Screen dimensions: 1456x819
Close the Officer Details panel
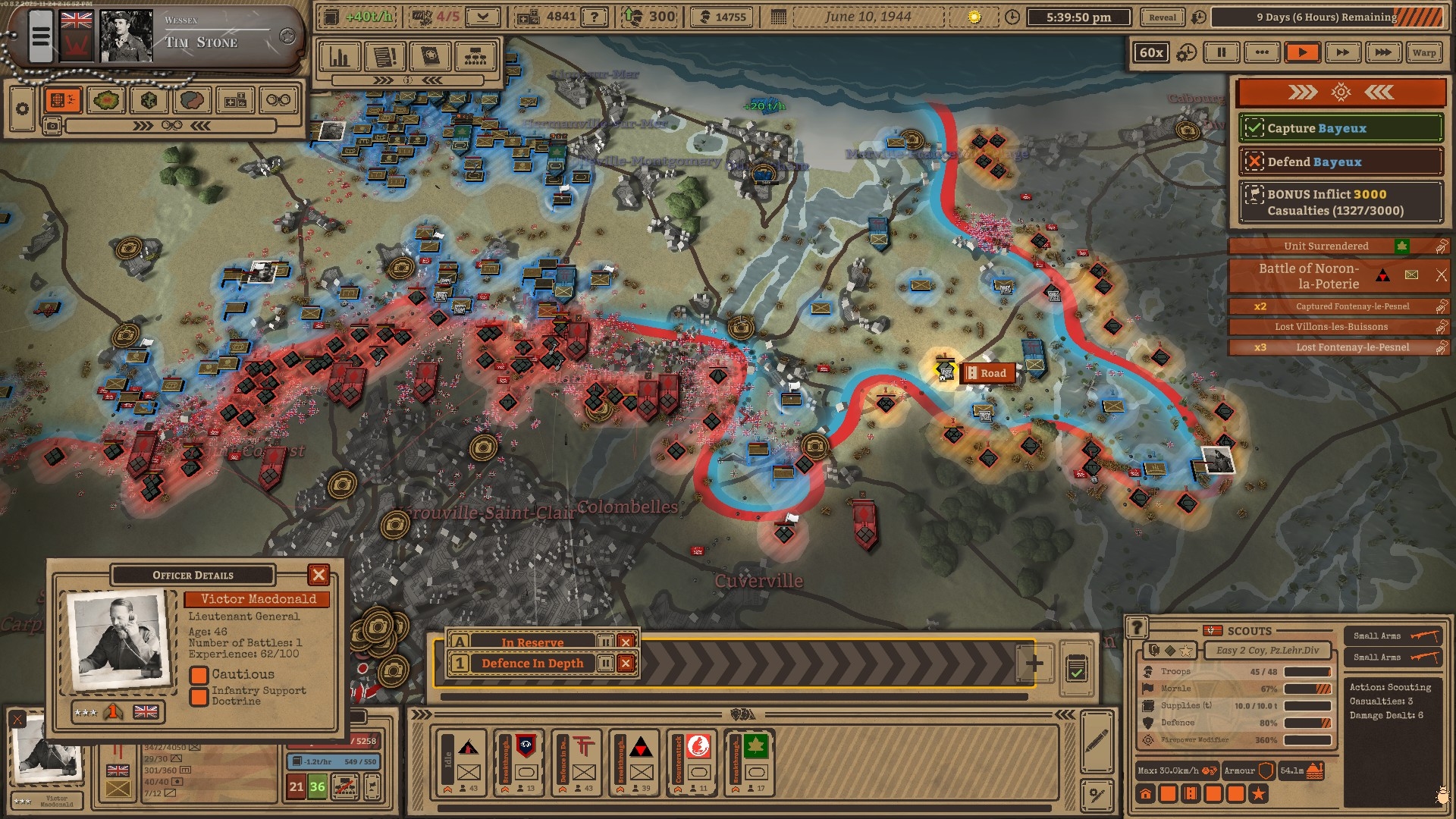[x=318, y=575]
